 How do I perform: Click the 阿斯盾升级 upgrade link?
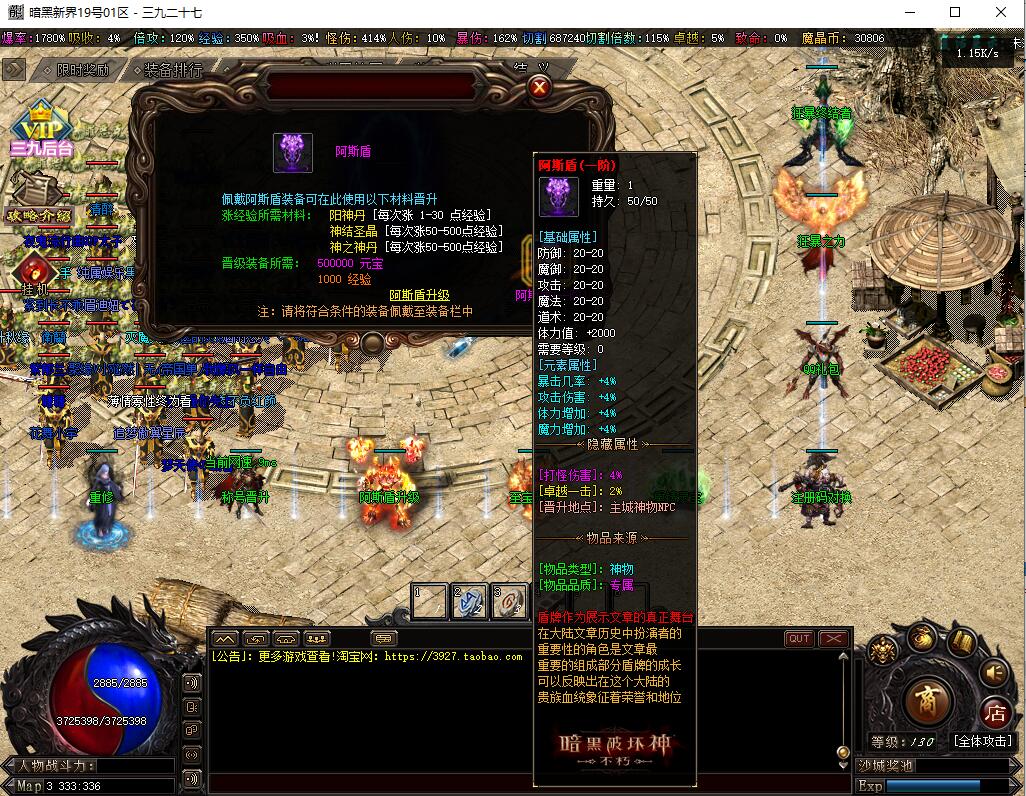[419, 295]
